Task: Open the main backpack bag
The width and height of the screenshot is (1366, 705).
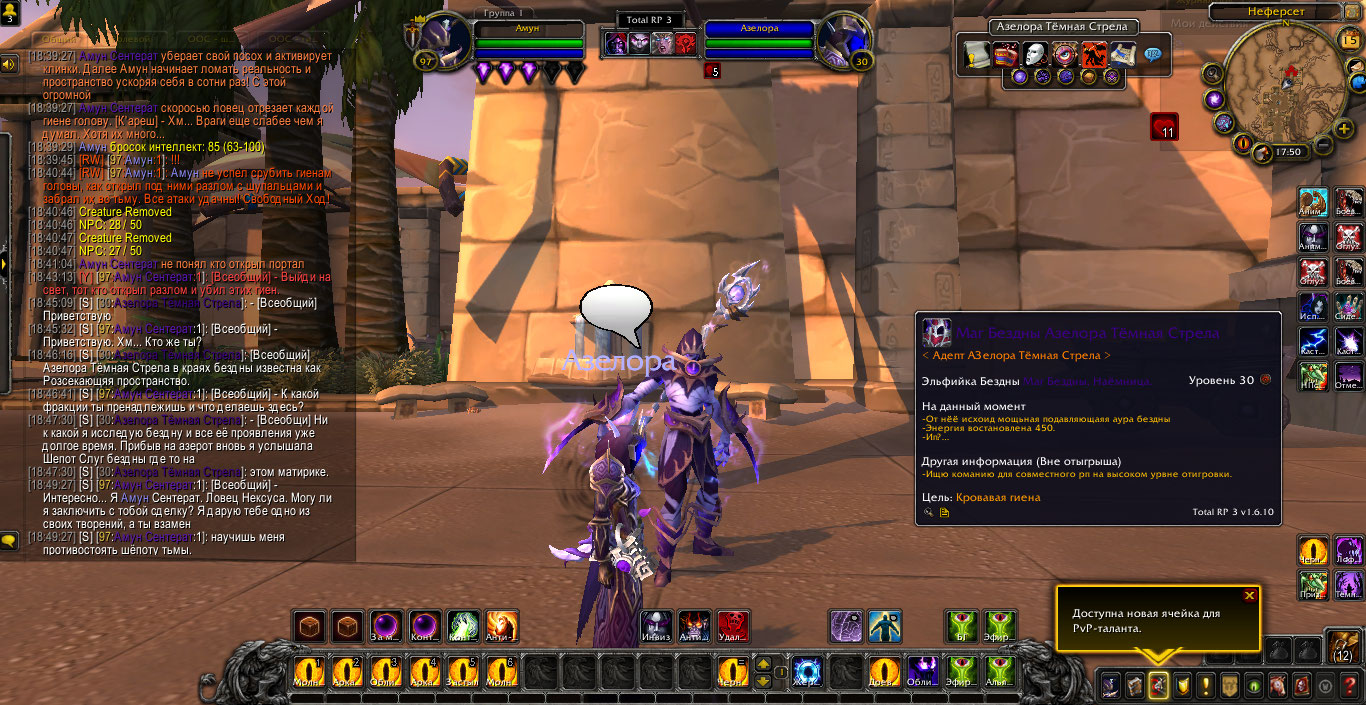Action: point(1343,644)
